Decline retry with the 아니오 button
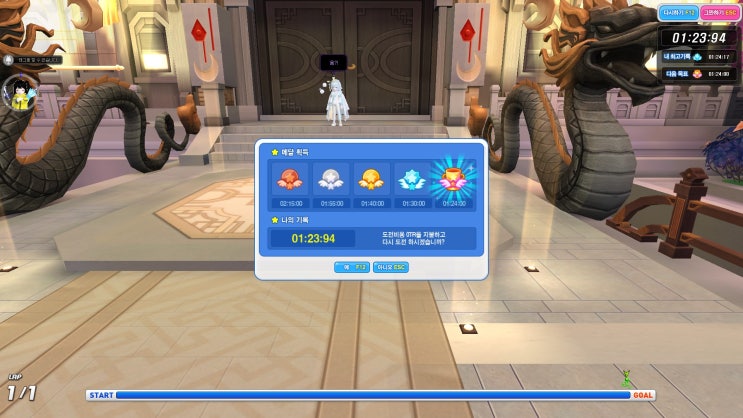Image resolution: width=743 pixels, height=418 pixels. click(390, 267)
